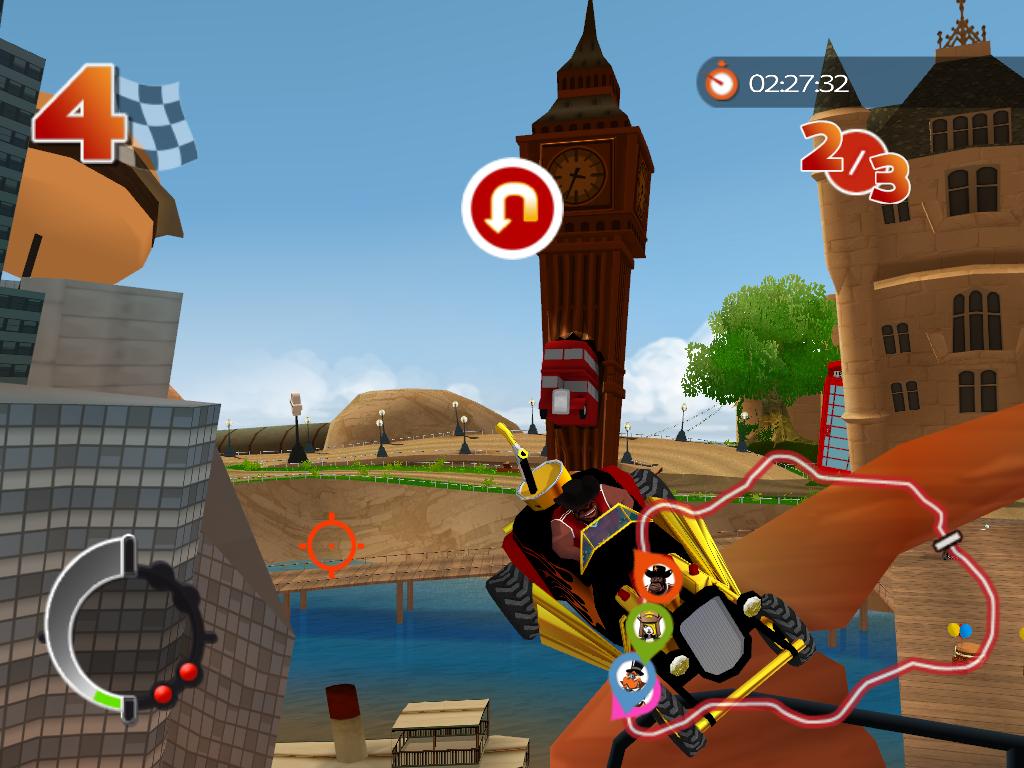1024x768 pixels.
Task: Select the green racer marker on the minimap
Action: point(648,628)
